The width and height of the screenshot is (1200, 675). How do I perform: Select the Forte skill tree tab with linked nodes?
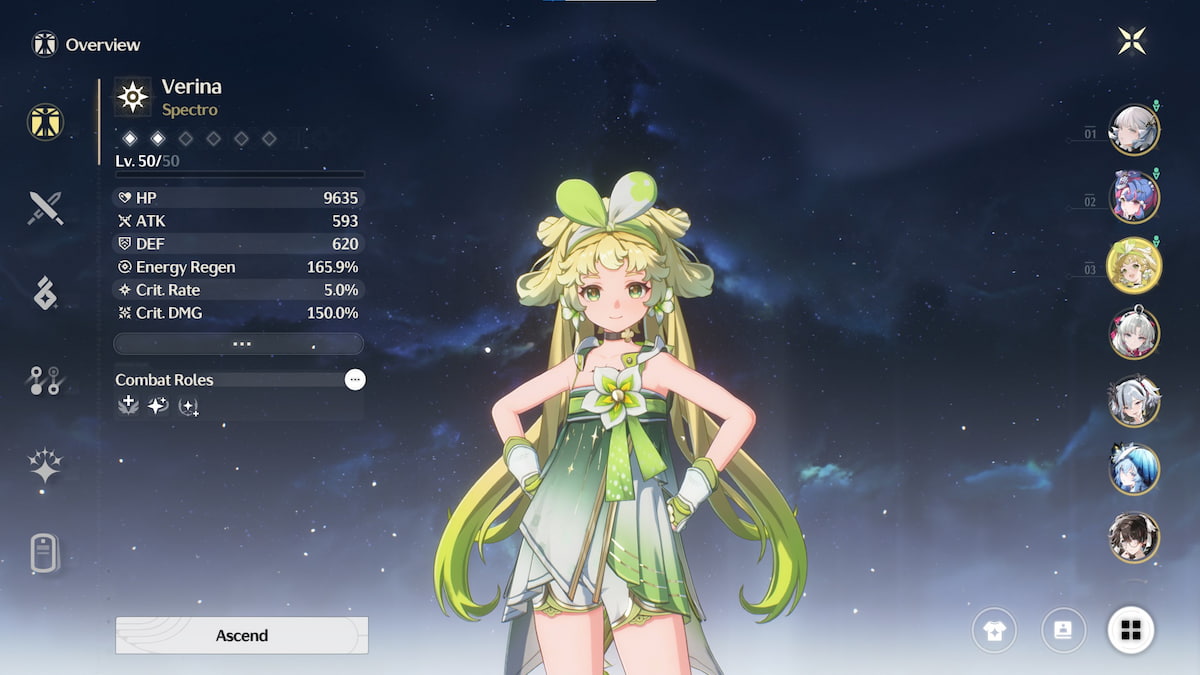click(46, 380)
